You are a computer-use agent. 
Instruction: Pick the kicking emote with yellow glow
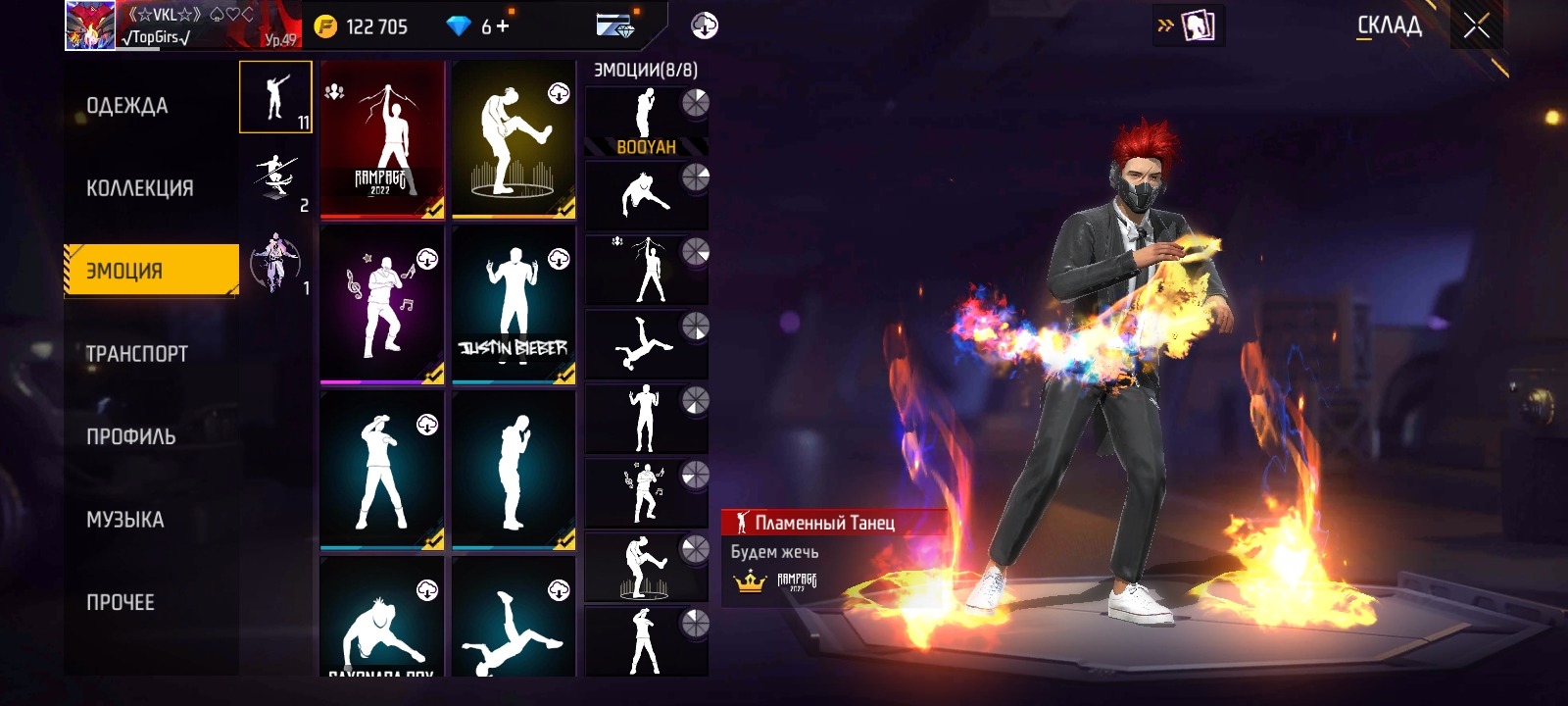click(x=514, y=139)
